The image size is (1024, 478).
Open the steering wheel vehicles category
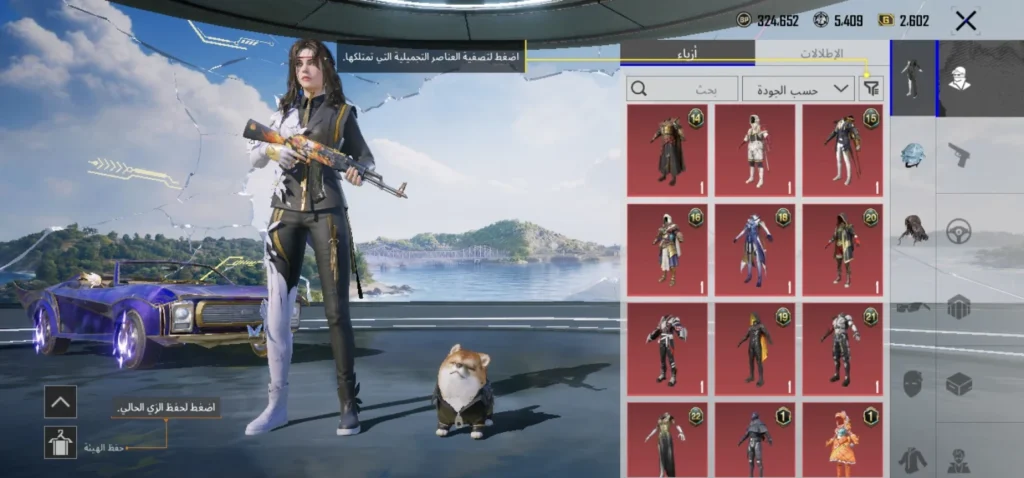click(959, 230)
